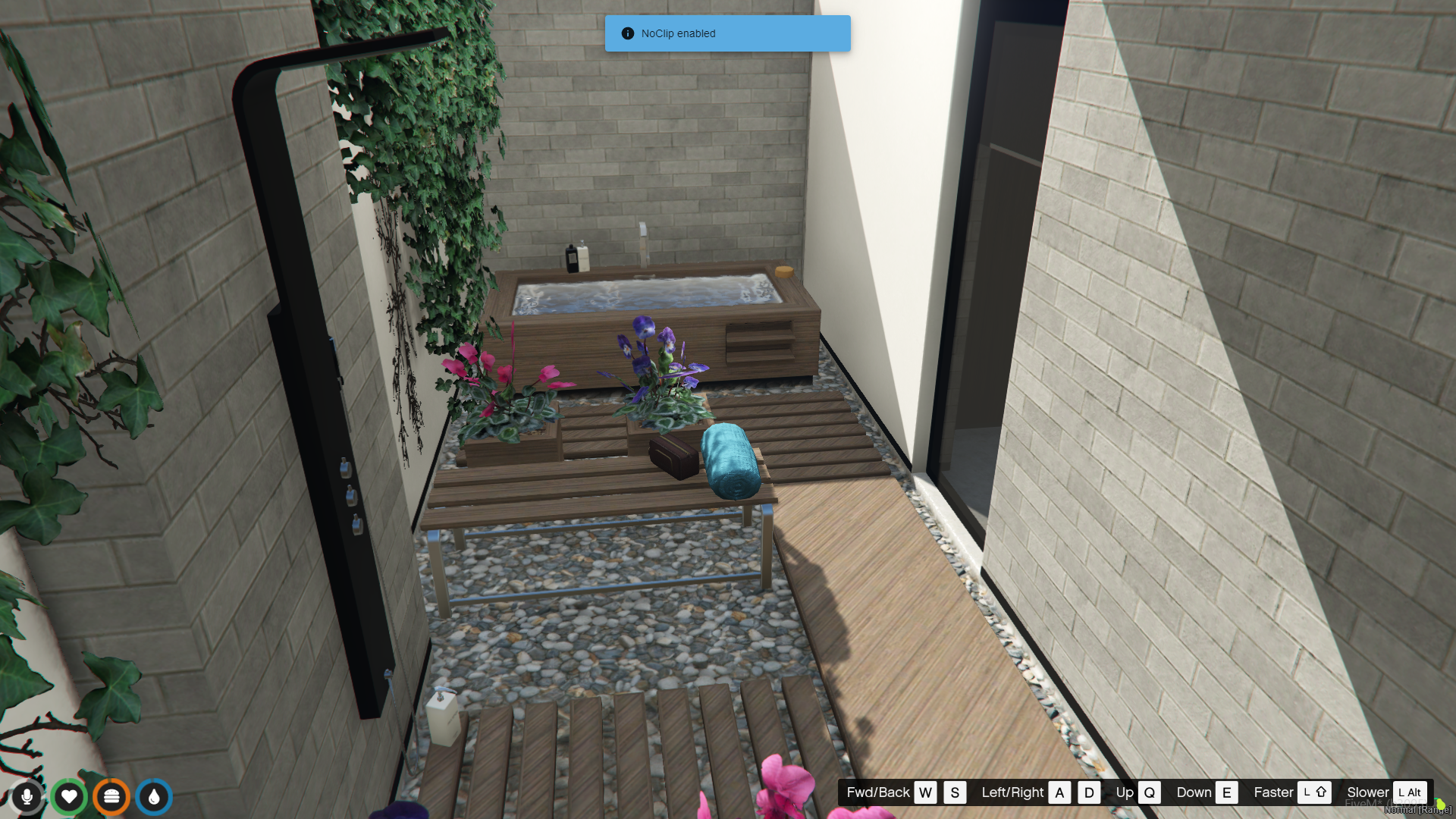
Task: Click the burger hunger status icon
Action: coord(111,796)
